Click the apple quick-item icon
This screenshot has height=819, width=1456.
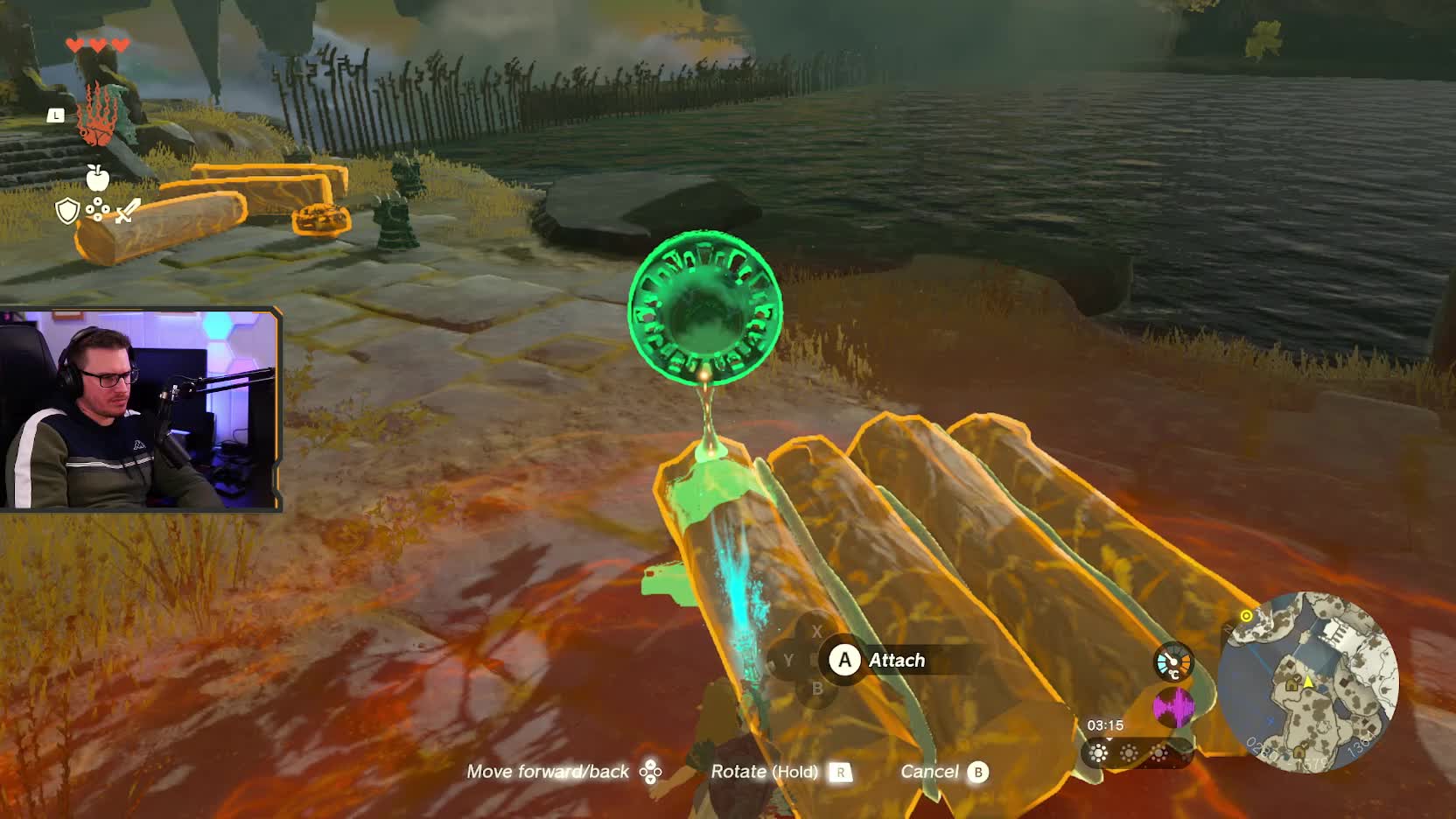(x=97, y=178)
